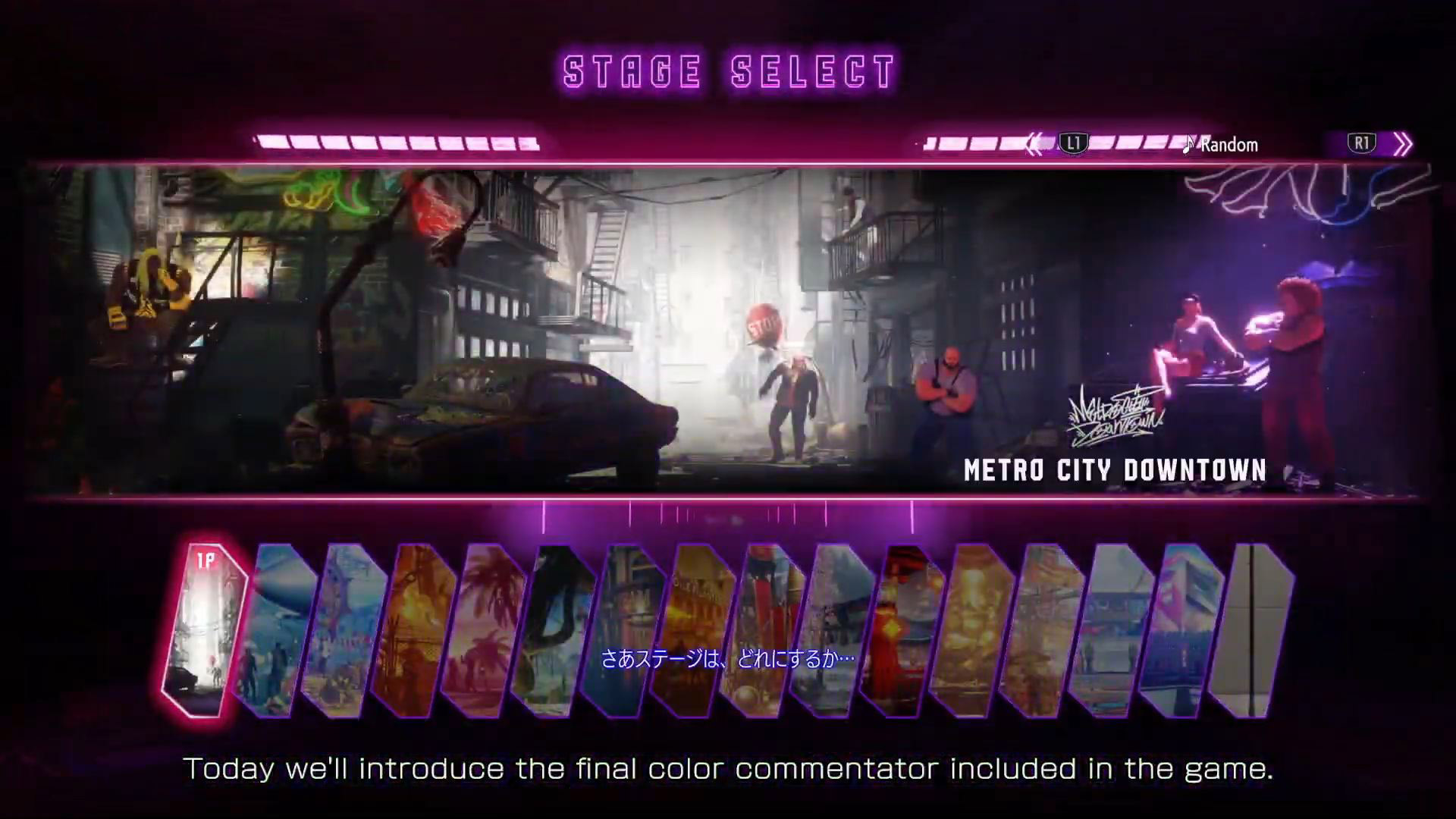Click the stop sign in the stage preview
The image size is (1456, 819).
767,322
